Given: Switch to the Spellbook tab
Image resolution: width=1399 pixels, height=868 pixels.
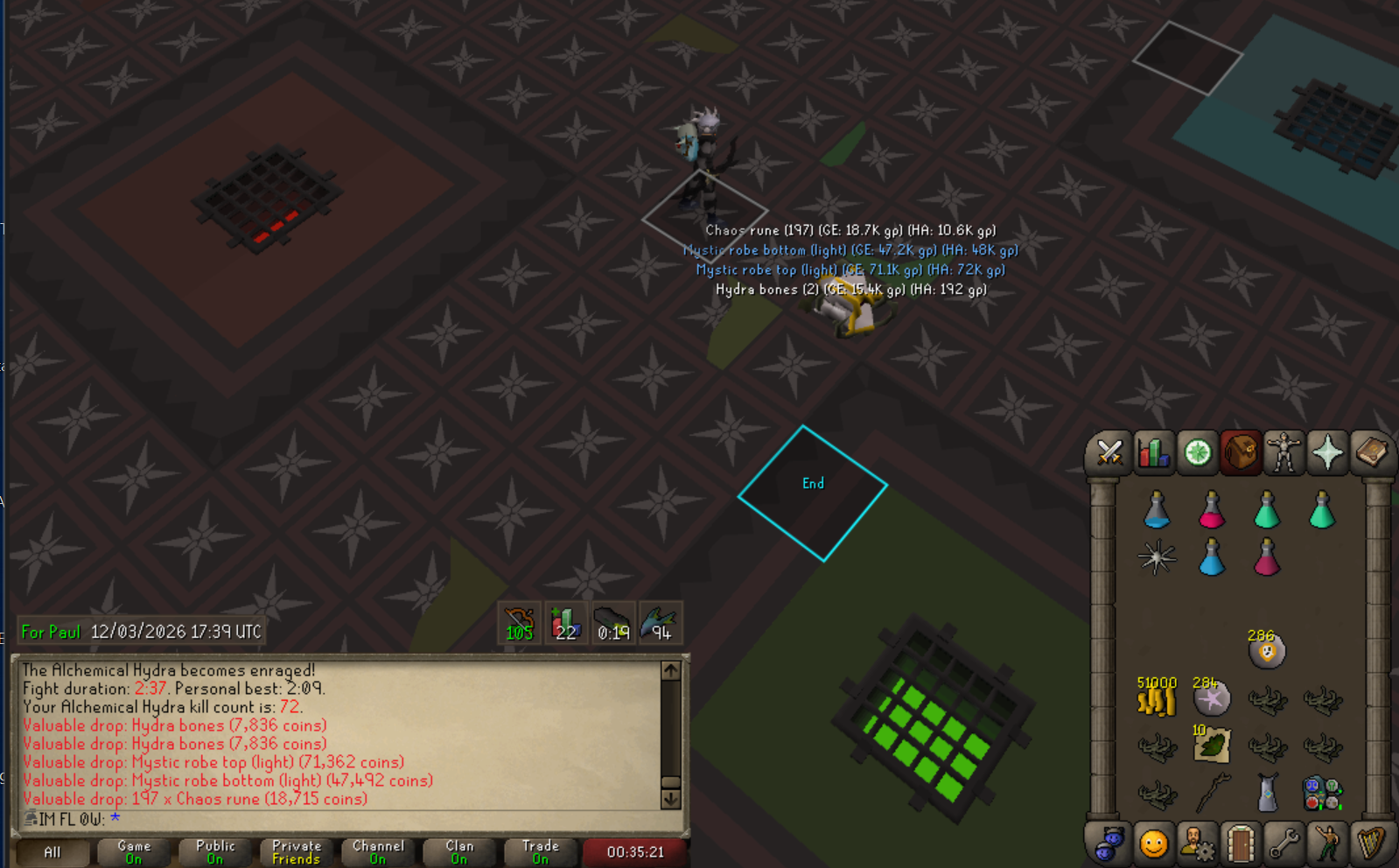Looking at the screenshot, I should 1370,453.
